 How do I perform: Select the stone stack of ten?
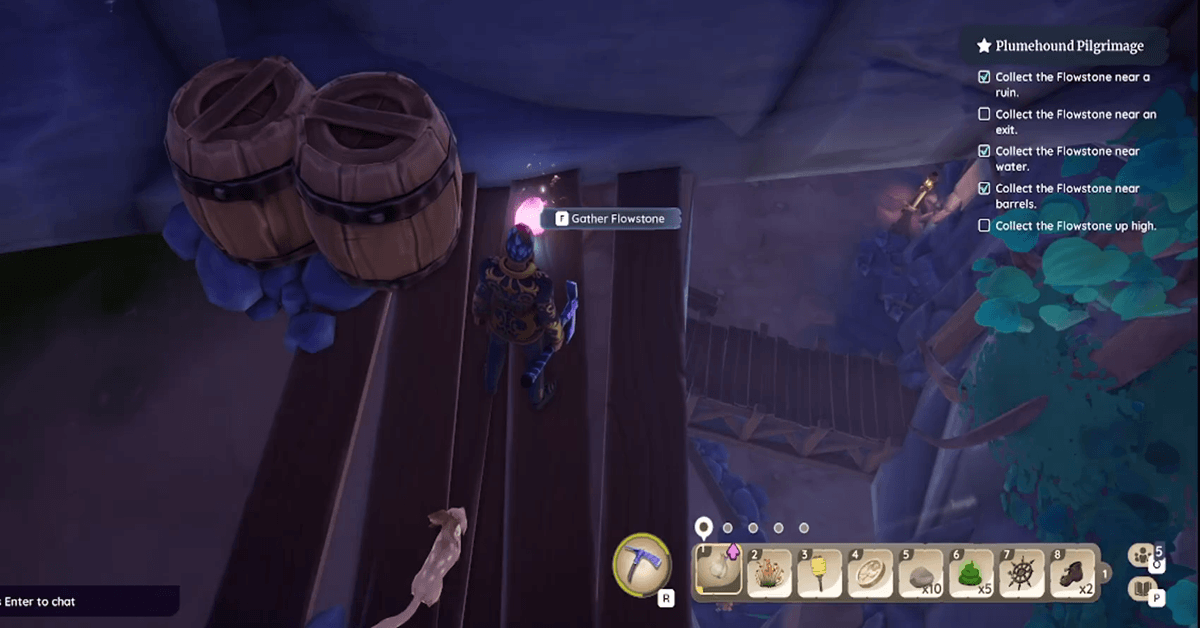920,572
